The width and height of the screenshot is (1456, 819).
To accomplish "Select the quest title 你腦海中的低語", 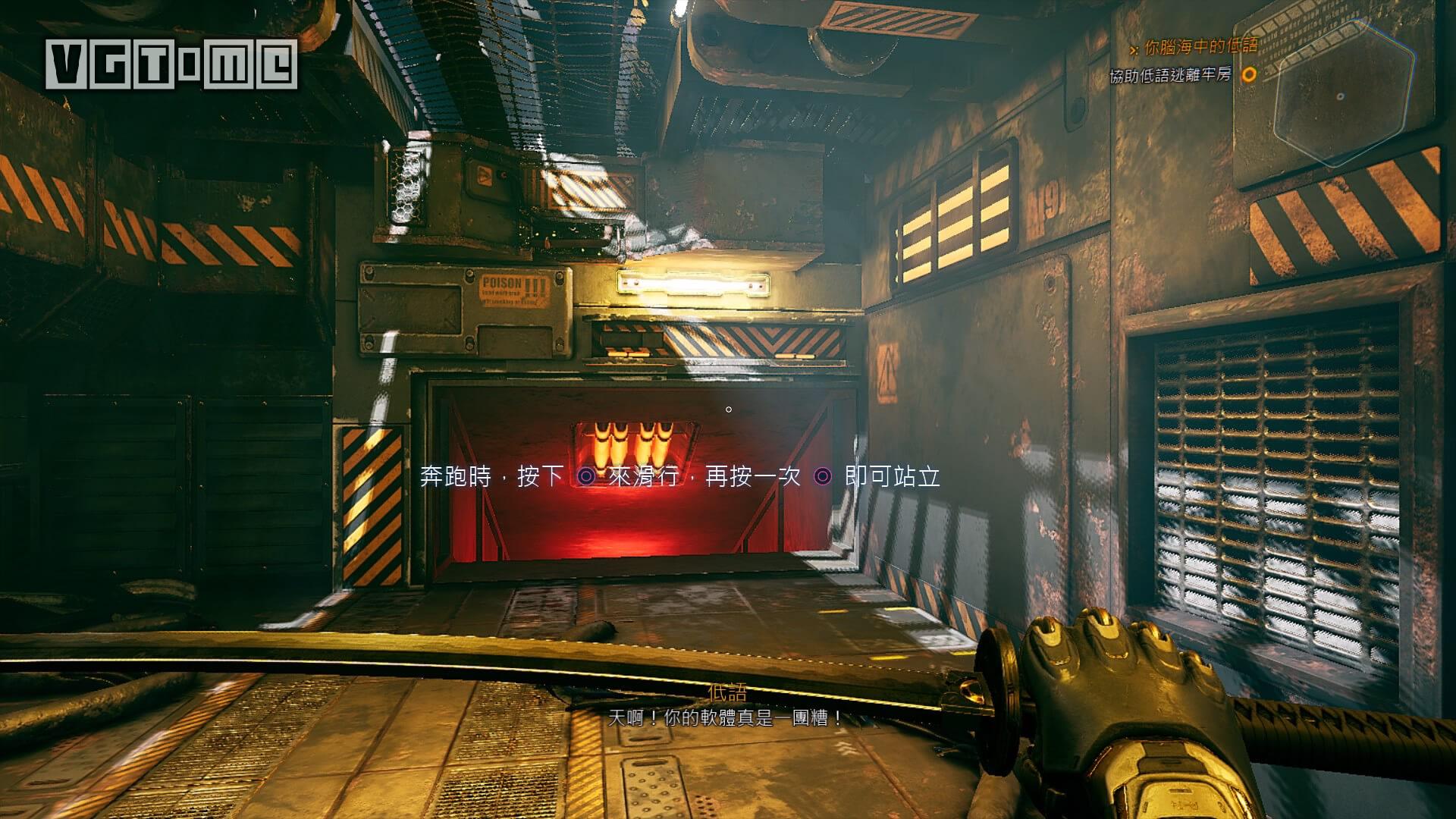I will [x=1199, y=47].
